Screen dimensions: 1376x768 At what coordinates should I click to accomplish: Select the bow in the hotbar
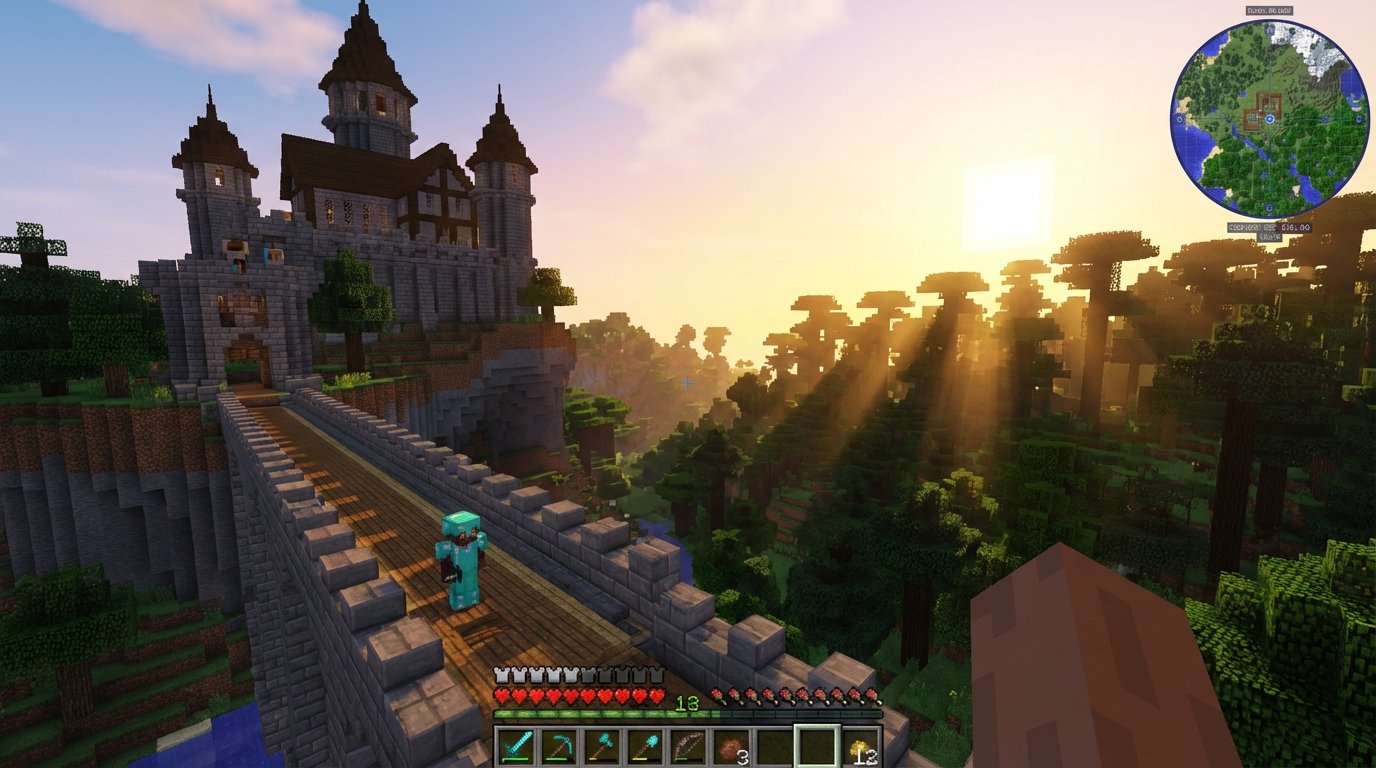(x=686, y=746)
